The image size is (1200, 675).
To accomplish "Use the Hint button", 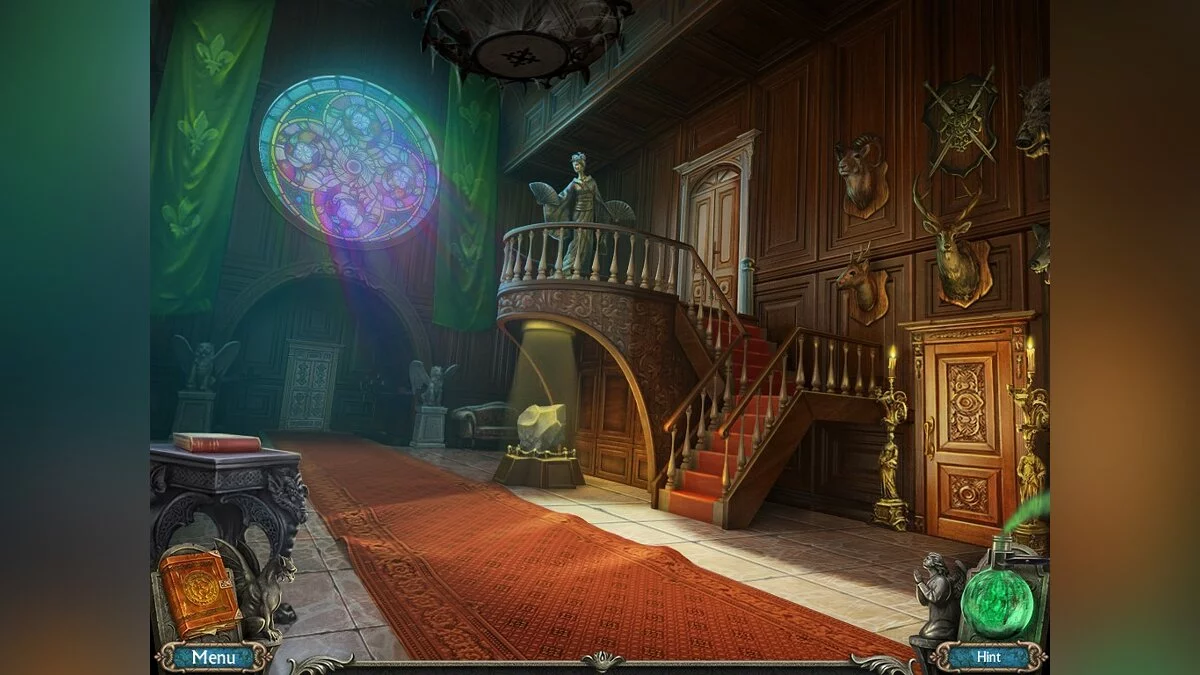I will pos(988,657).
